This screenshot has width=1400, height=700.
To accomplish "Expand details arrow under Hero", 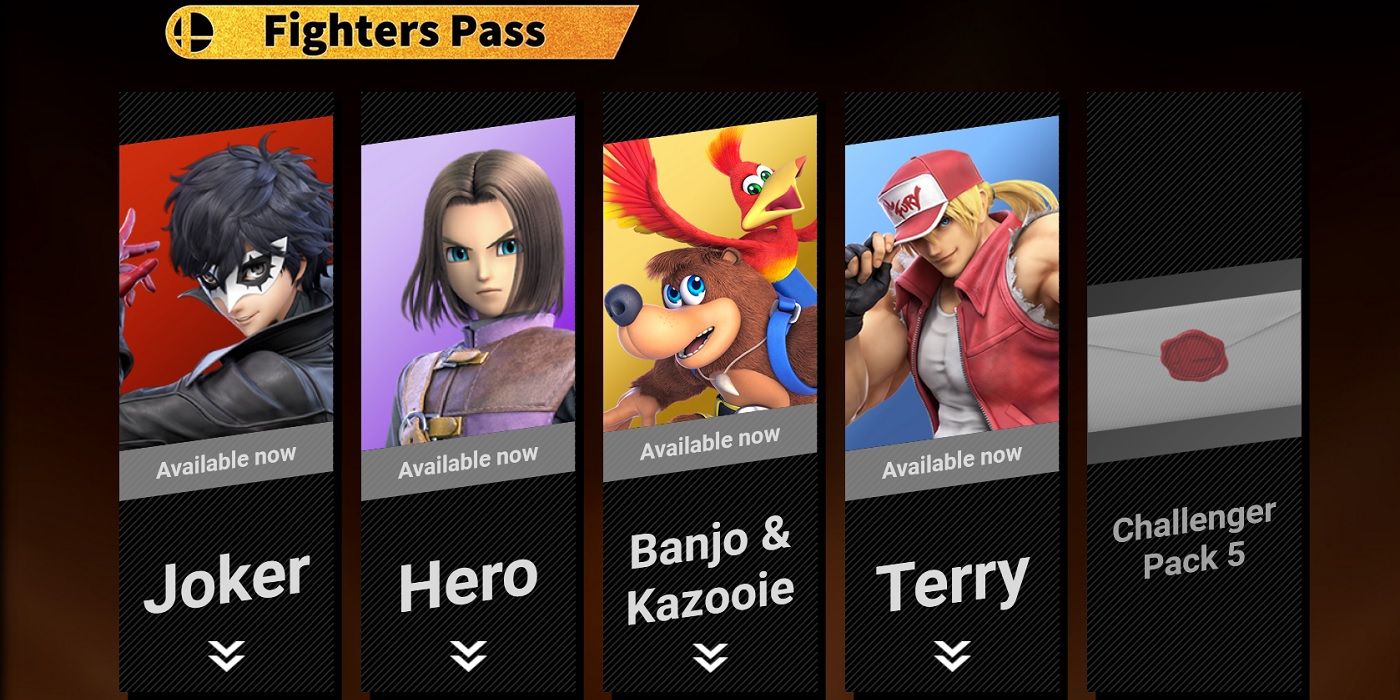I will (468, 655).
